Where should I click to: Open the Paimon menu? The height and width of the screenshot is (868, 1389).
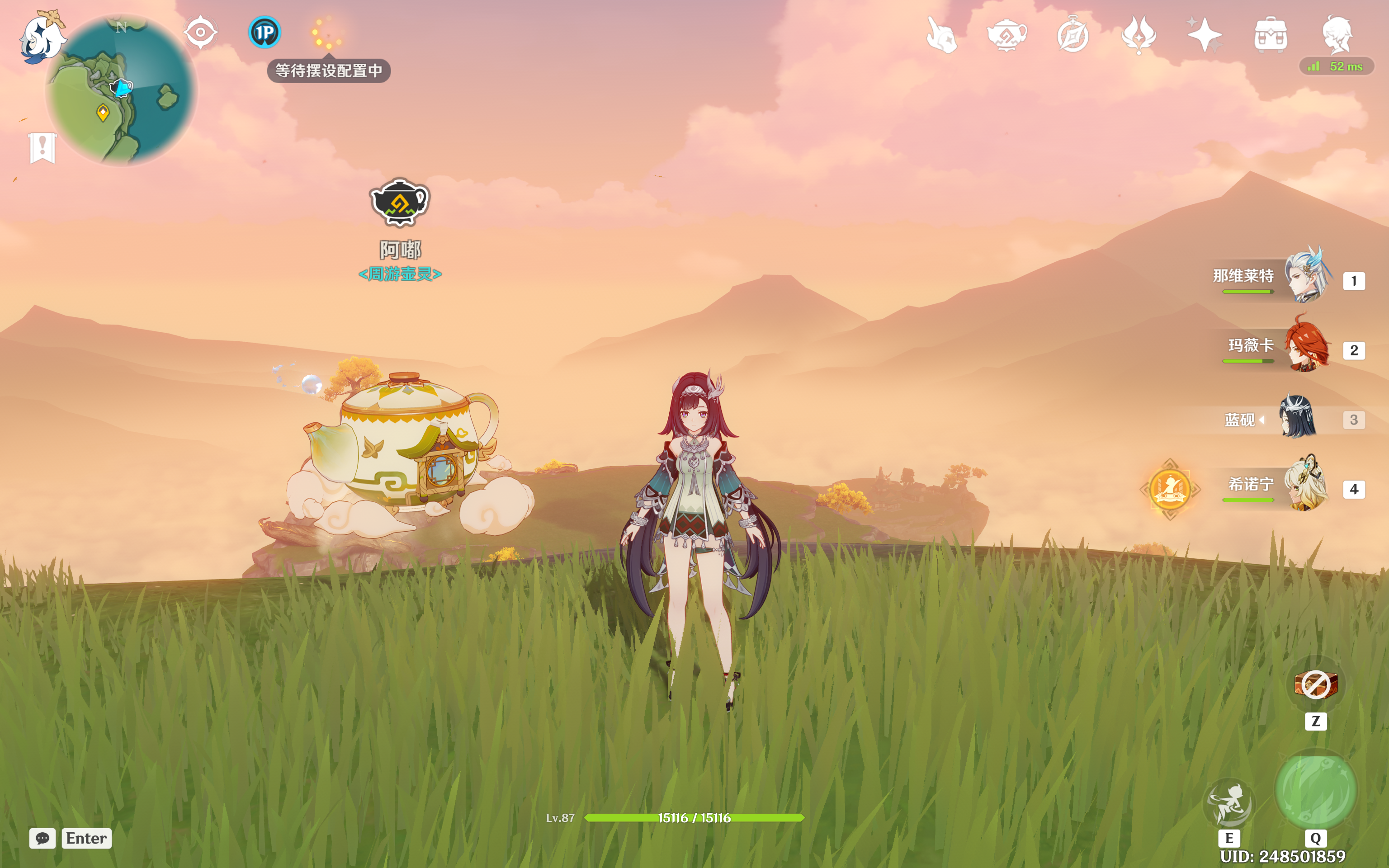tap(41, 36)
